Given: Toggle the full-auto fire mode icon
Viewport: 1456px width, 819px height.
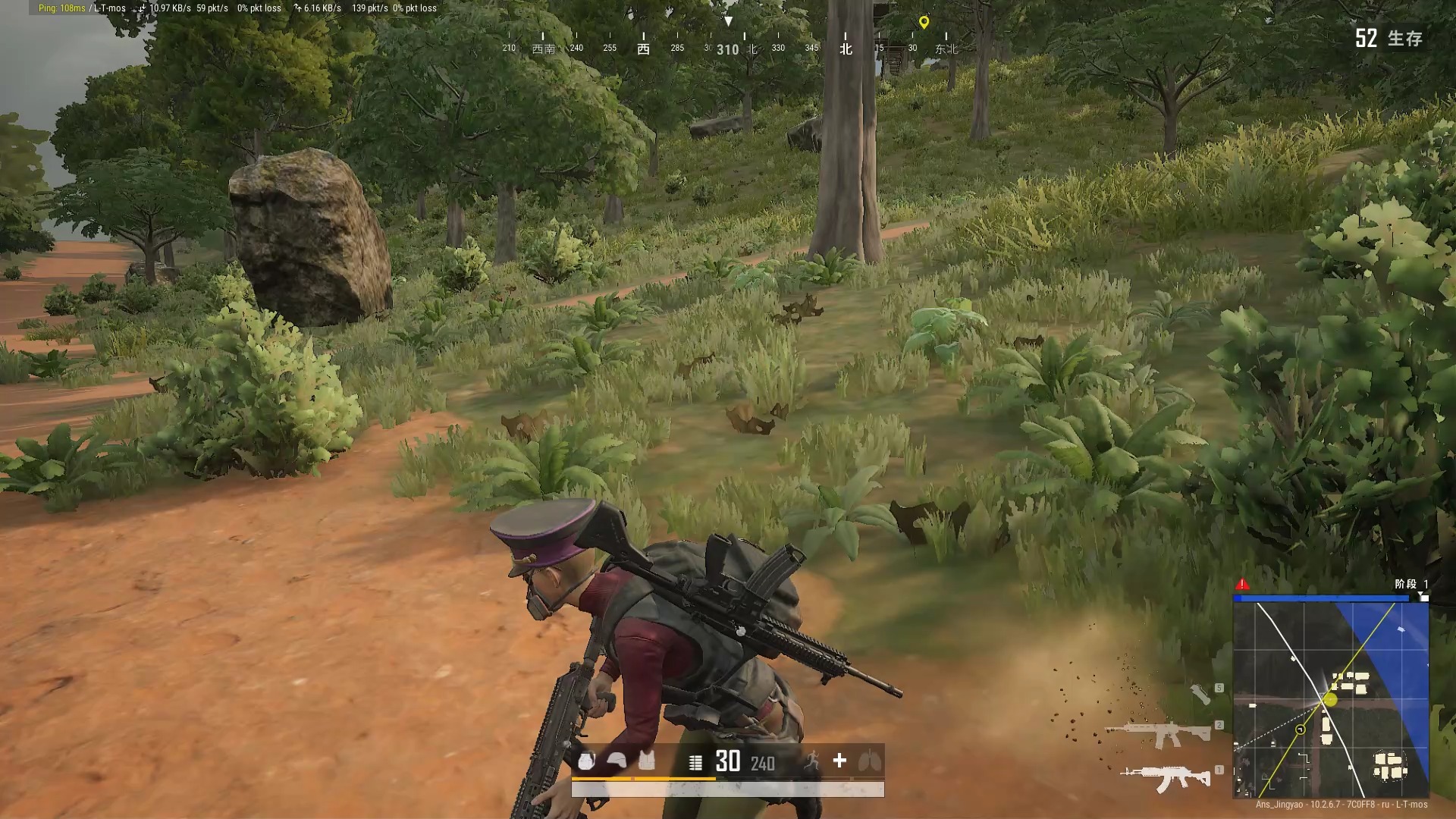Looking at the screenshot, I should pos(695,762).
